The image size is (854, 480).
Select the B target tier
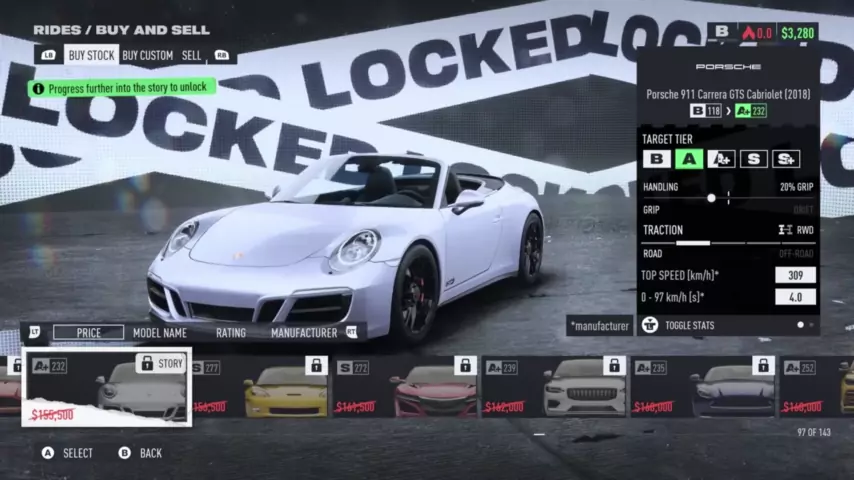(656, 158)
